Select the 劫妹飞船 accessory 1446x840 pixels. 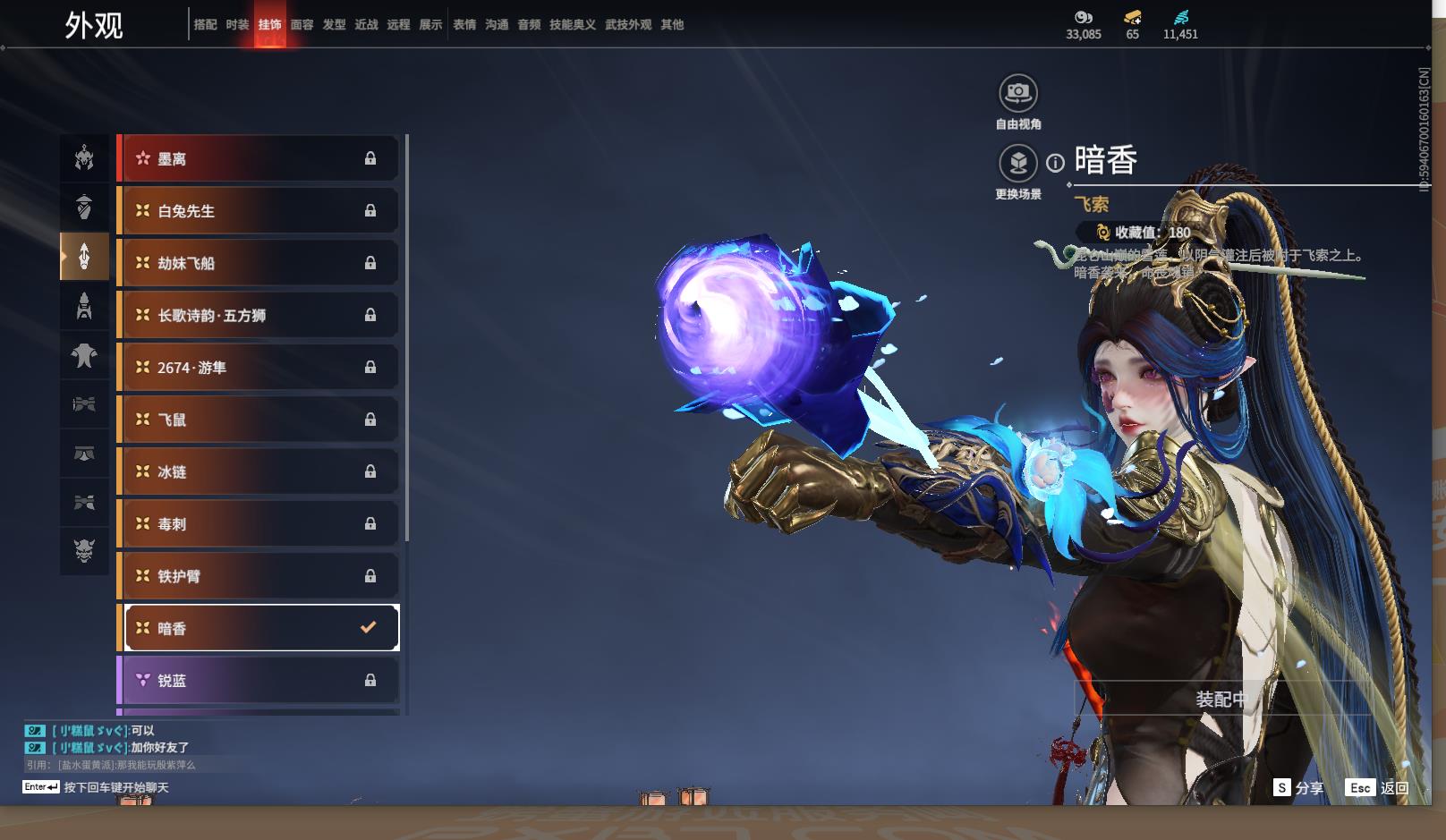pyautogui.click(x=258, y=263)
